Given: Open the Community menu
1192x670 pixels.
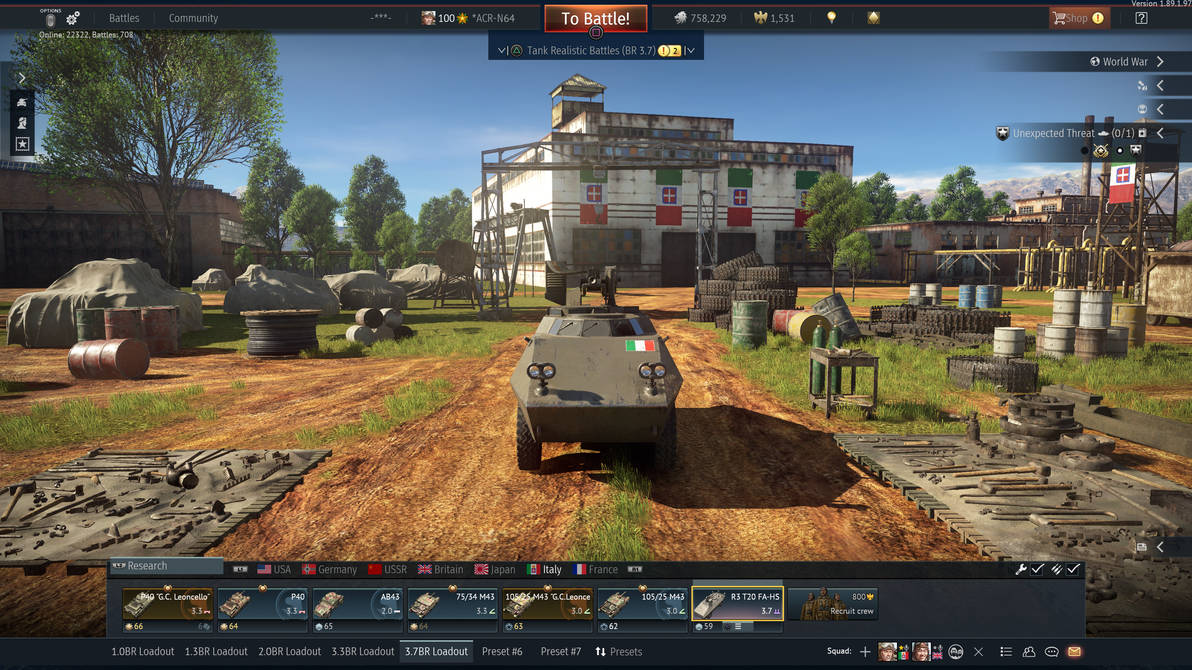Looking at the screenshot, I should [193, 18].
